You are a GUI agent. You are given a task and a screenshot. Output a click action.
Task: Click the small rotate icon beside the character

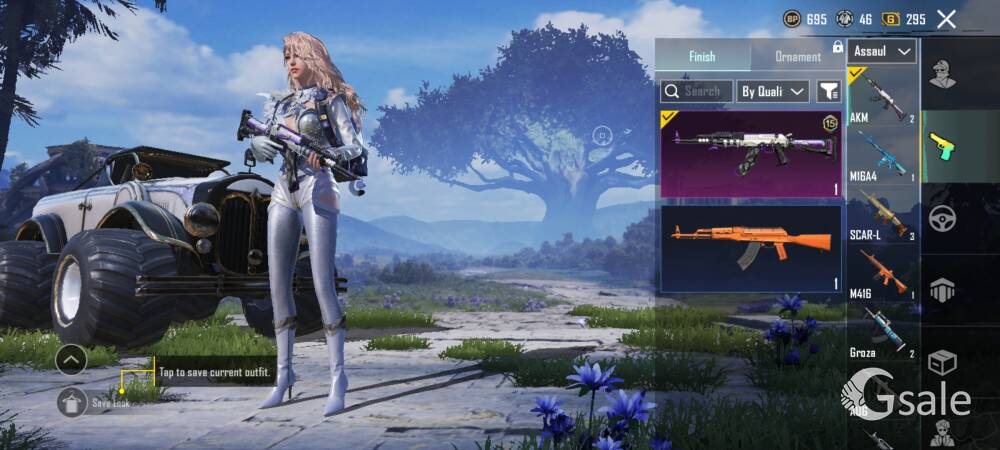[601, 134]
